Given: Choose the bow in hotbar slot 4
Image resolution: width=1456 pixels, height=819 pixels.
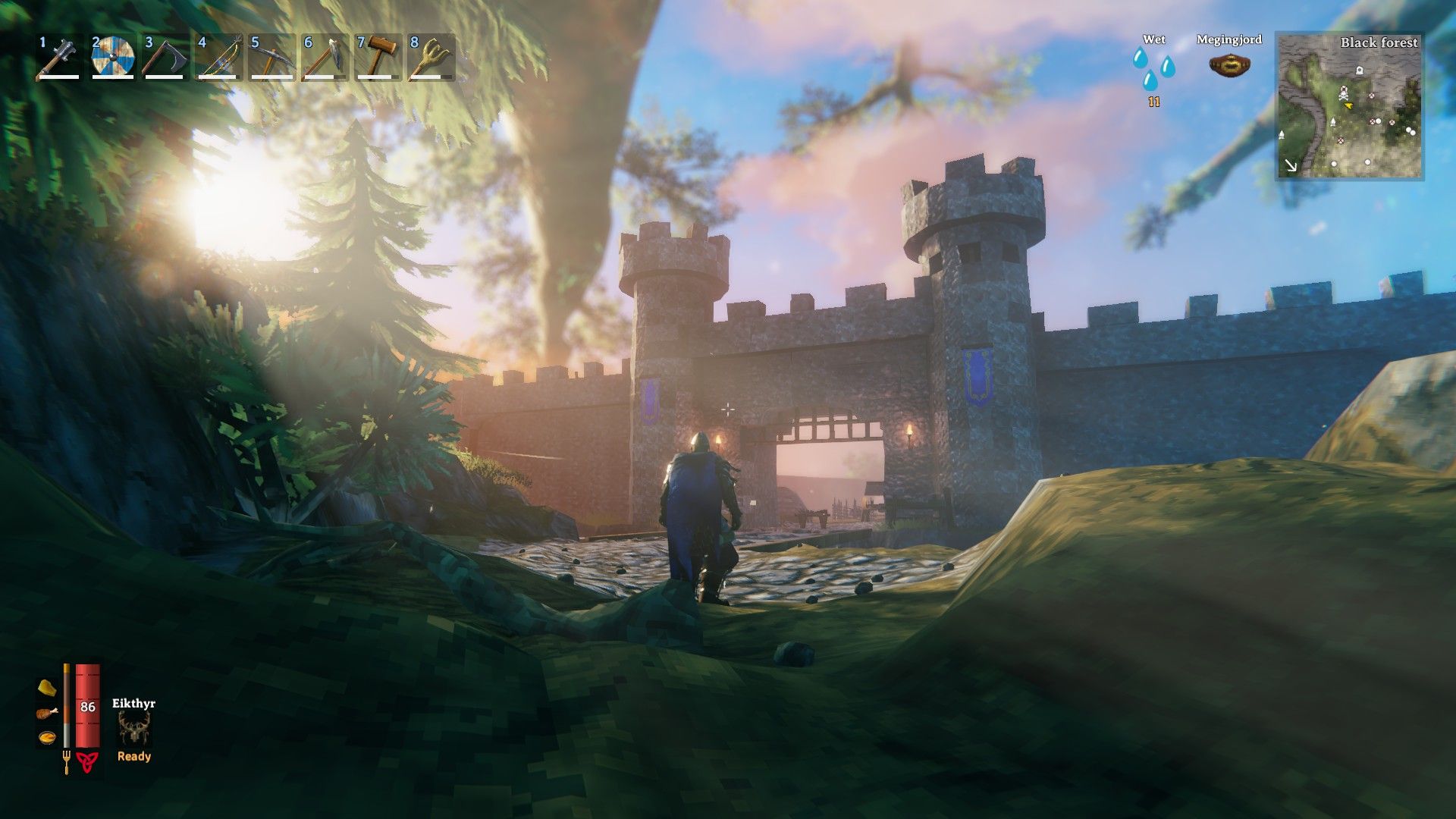Looking at the screenshot, I should tap(218, 58).
